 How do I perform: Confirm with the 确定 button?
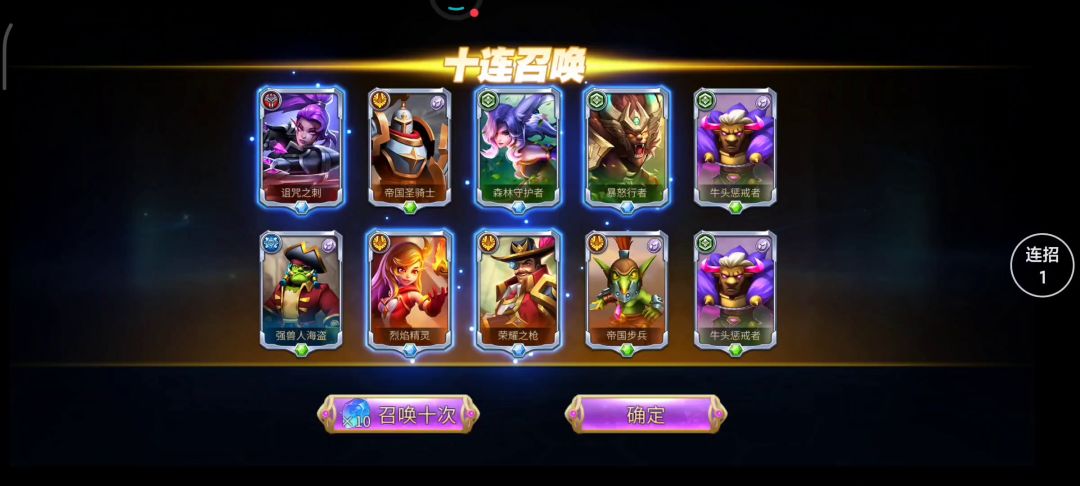click(x=646, y=414)
